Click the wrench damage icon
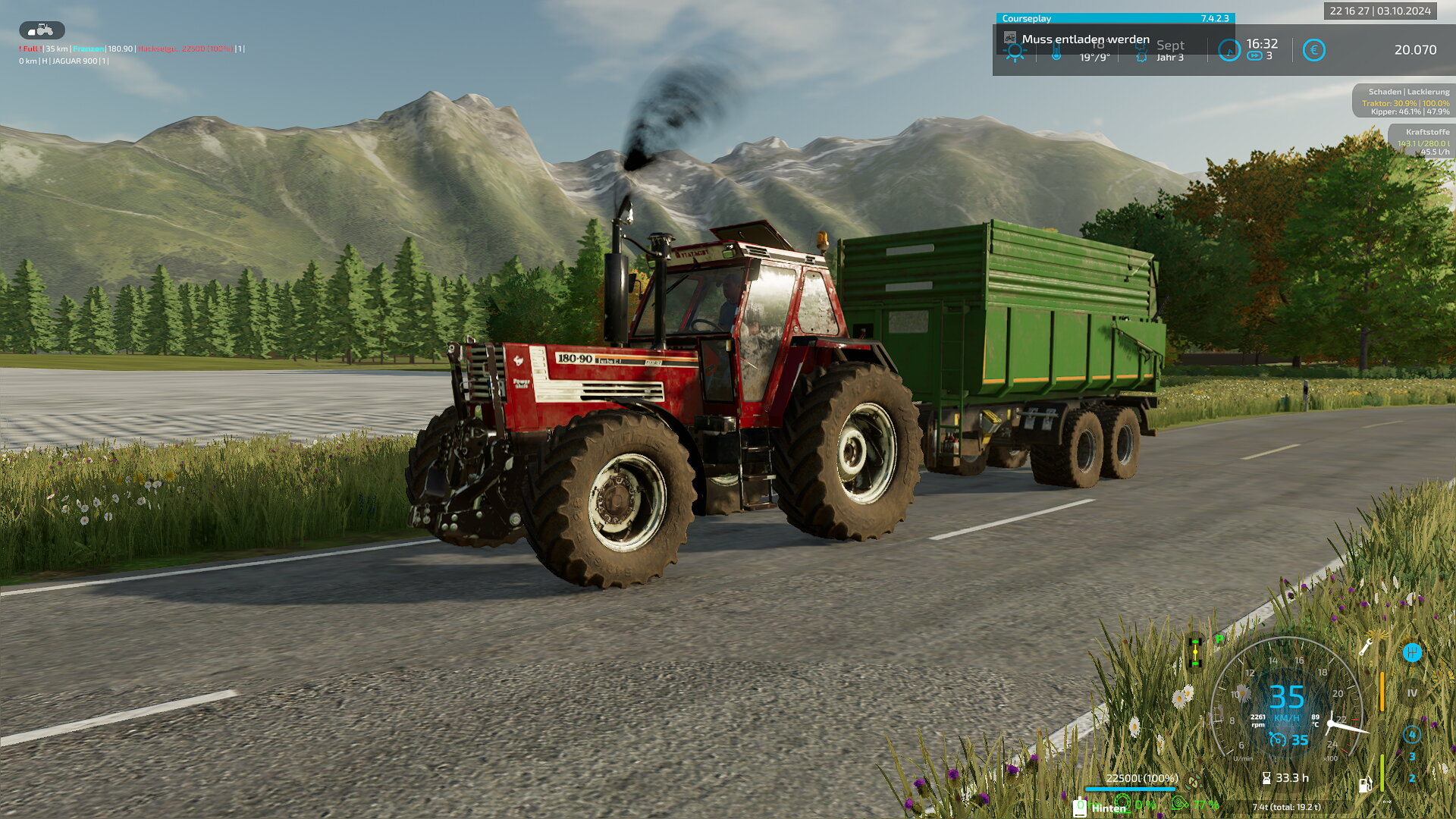Viewport: 1456px width, 819px height. (1366, 647)
